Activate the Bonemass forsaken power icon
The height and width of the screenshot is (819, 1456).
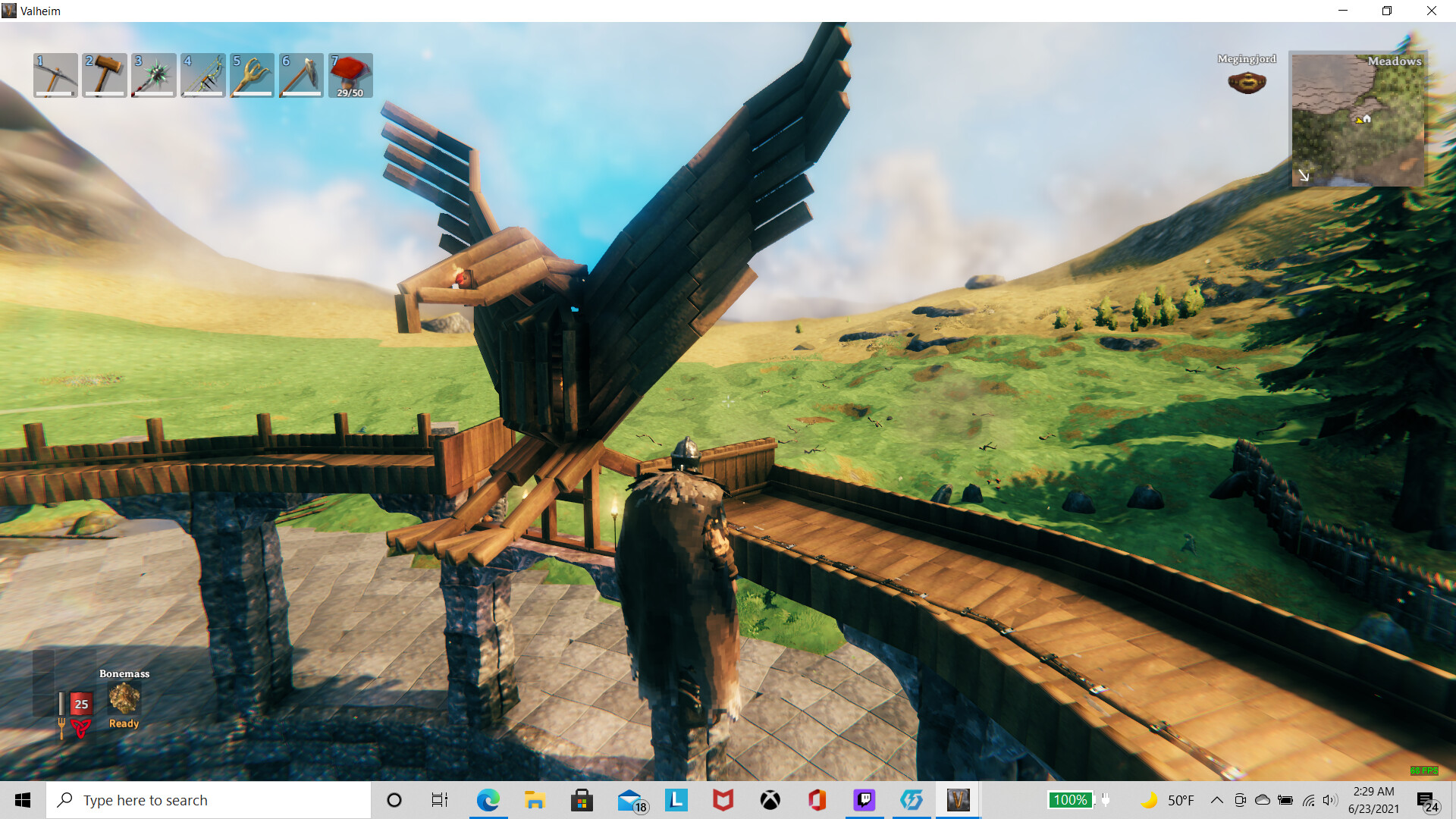(124, 698)
